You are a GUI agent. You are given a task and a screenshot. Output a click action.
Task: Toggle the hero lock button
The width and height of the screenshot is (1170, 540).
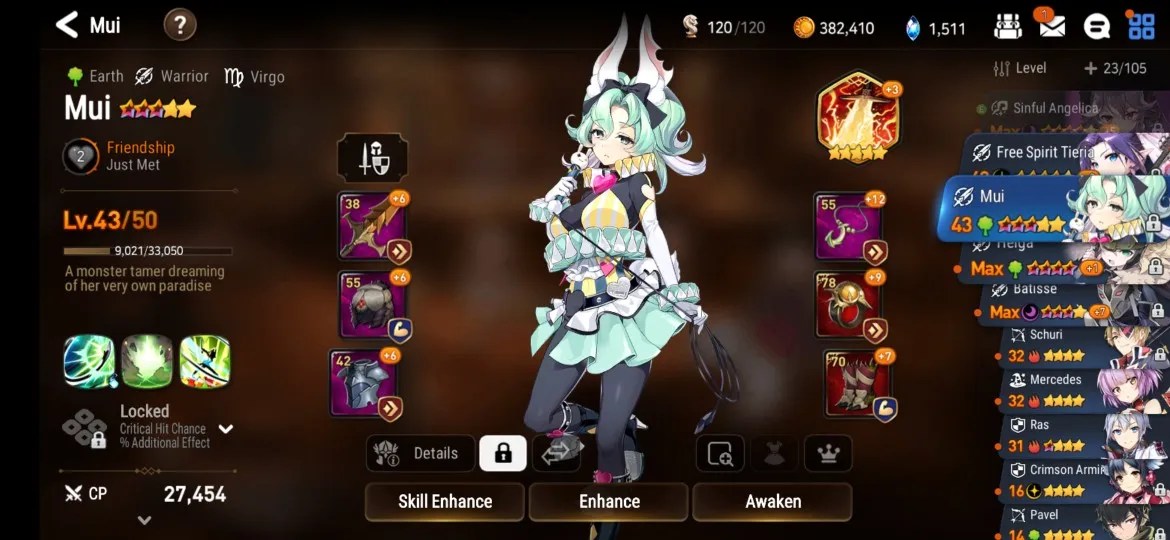[503, 453]
